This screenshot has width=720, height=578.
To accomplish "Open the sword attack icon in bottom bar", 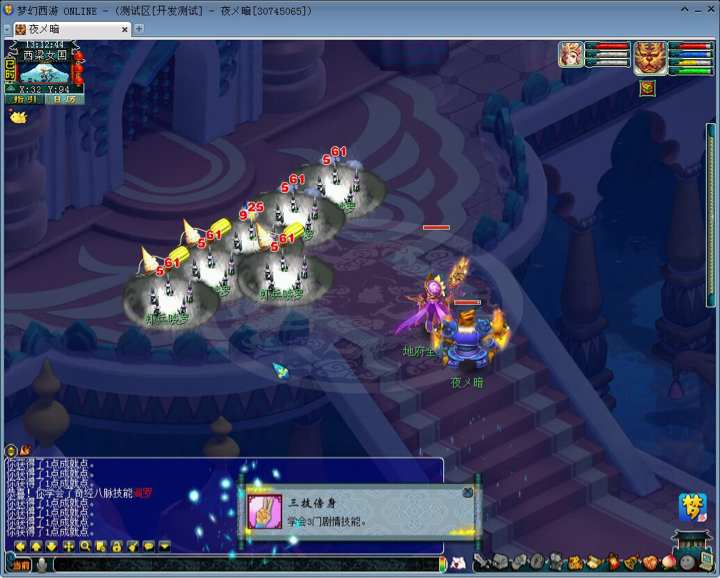I will tap(481, 562).
